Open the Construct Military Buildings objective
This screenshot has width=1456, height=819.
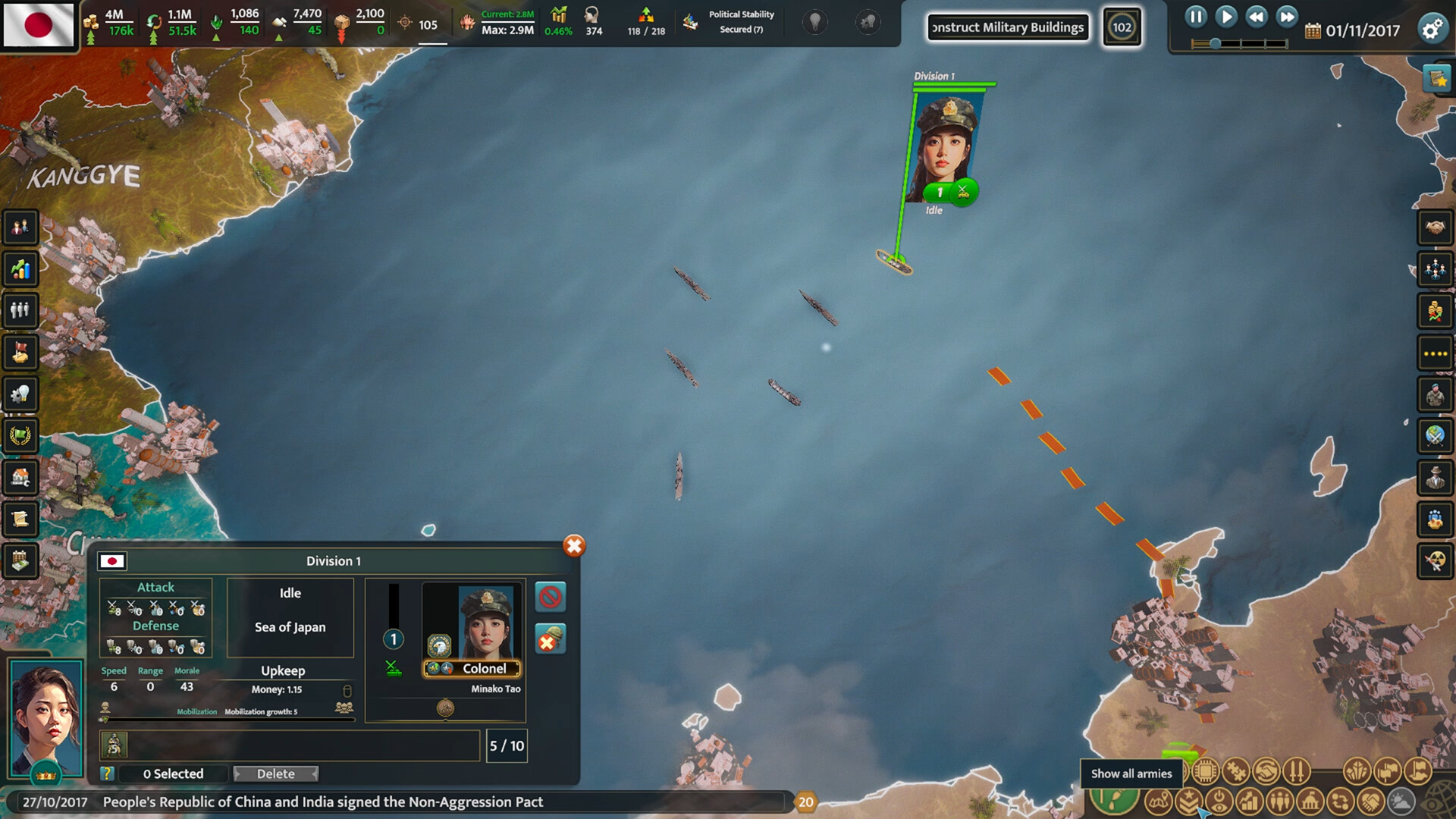tap(1008, 27)
